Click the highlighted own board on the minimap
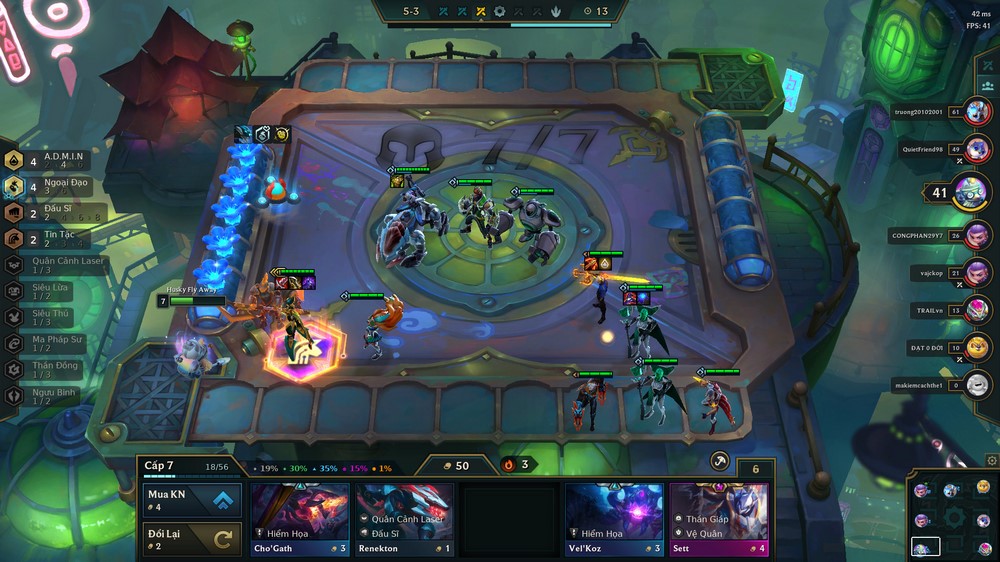Viewport: 1000px width, 562px height. (926, 547)
